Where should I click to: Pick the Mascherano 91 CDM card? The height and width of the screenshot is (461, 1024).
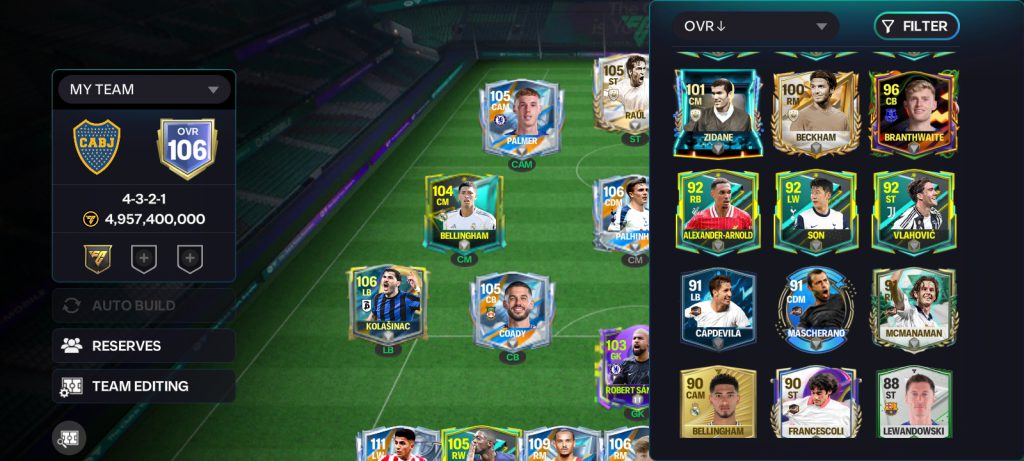coord(815,308)
